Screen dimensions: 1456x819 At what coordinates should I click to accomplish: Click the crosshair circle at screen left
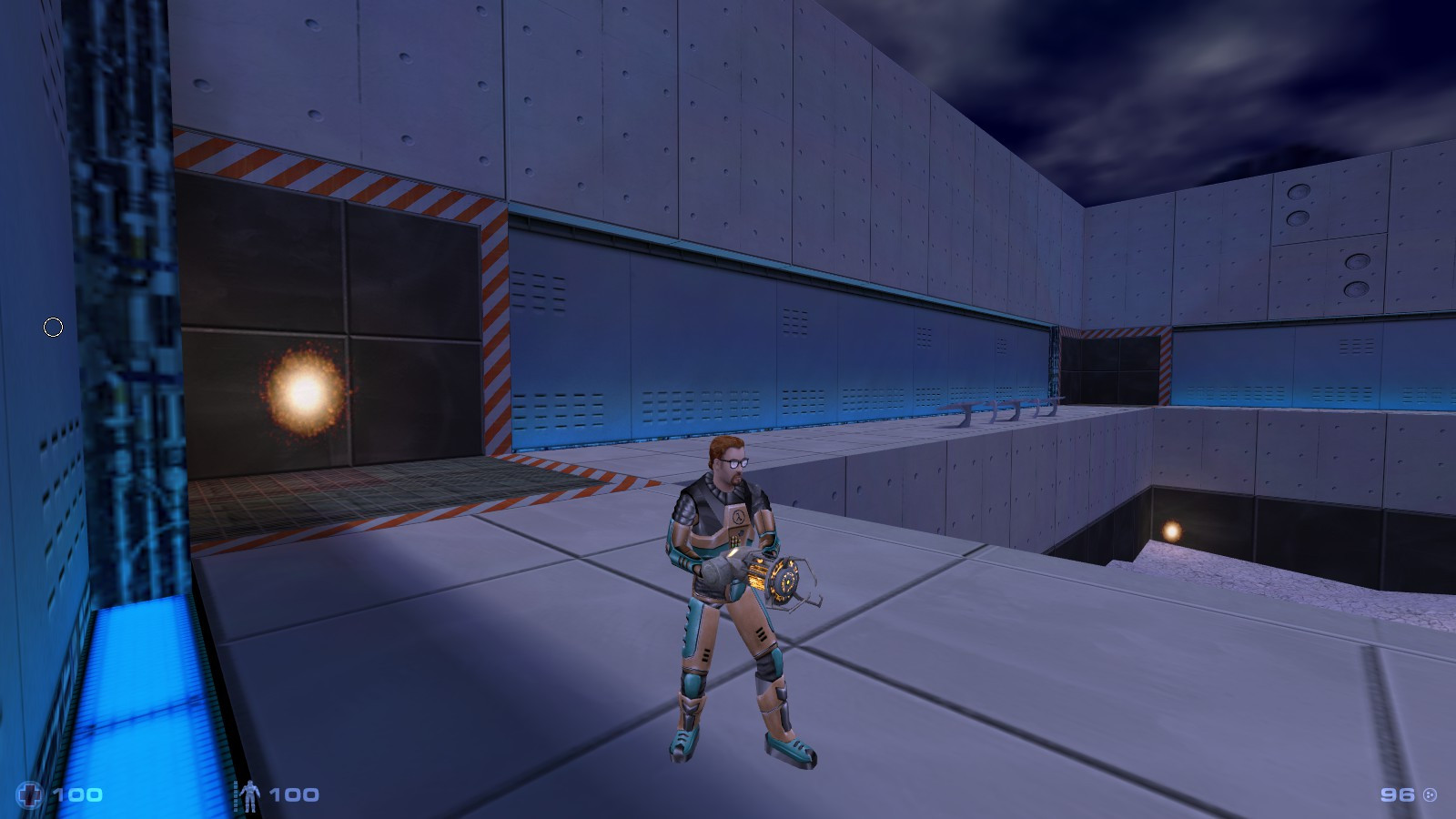point(52,325)
